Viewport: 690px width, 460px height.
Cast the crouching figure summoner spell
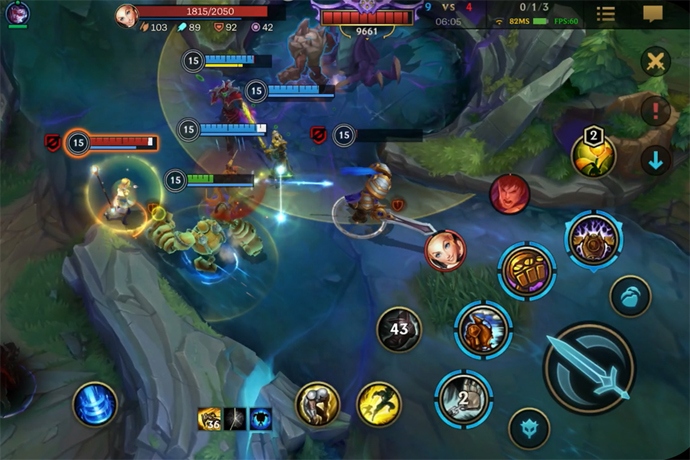[317, 403]
